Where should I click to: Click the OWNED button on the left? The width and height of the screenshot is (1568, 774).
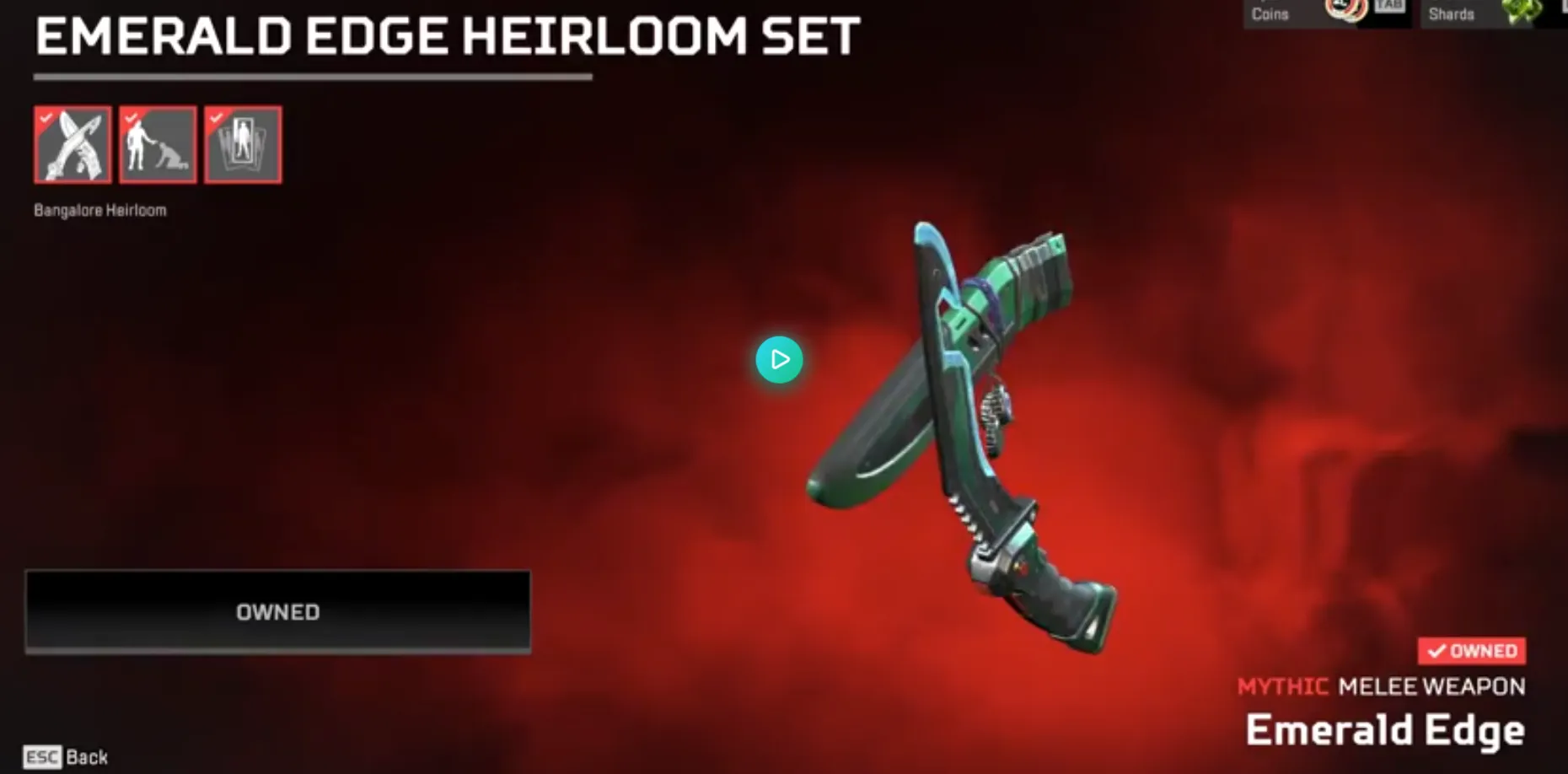pos(278,612)
